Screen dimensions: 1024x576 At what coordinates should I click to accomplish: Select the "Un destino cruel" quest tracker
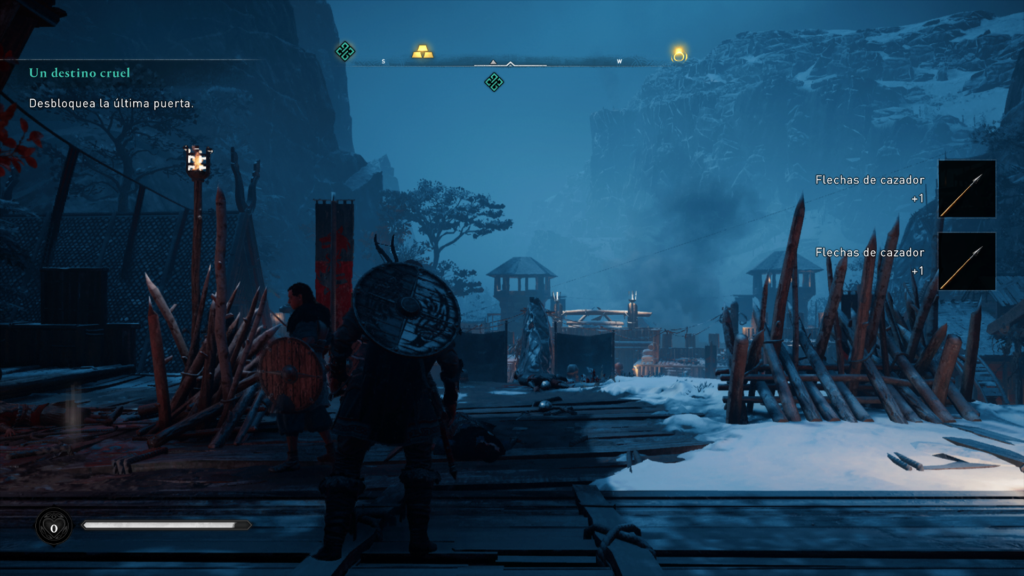(x=80, y=73)
